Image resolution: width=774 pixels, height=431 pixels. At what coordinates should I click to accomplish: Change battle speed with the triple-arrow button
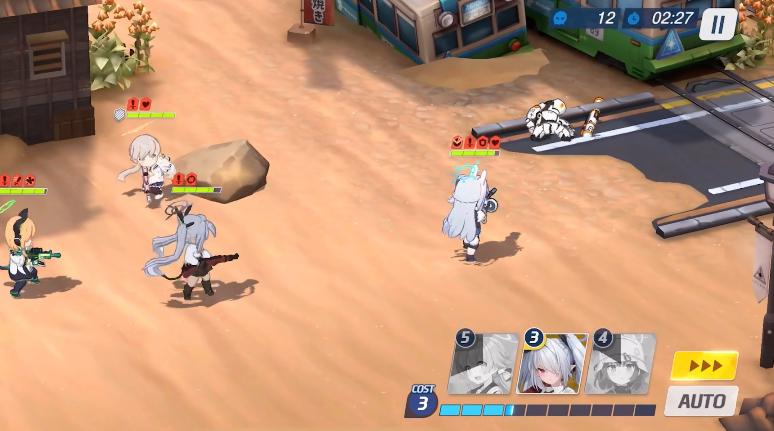tap(705, 365)
